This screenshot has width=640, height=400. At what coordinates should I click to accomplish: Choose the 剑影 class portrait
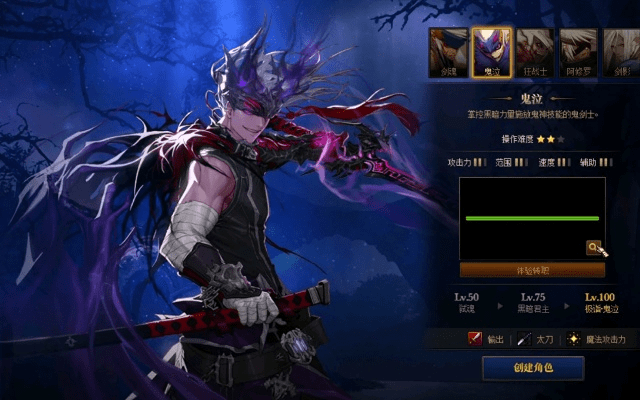pyautogui.click(x=622, y=51)
